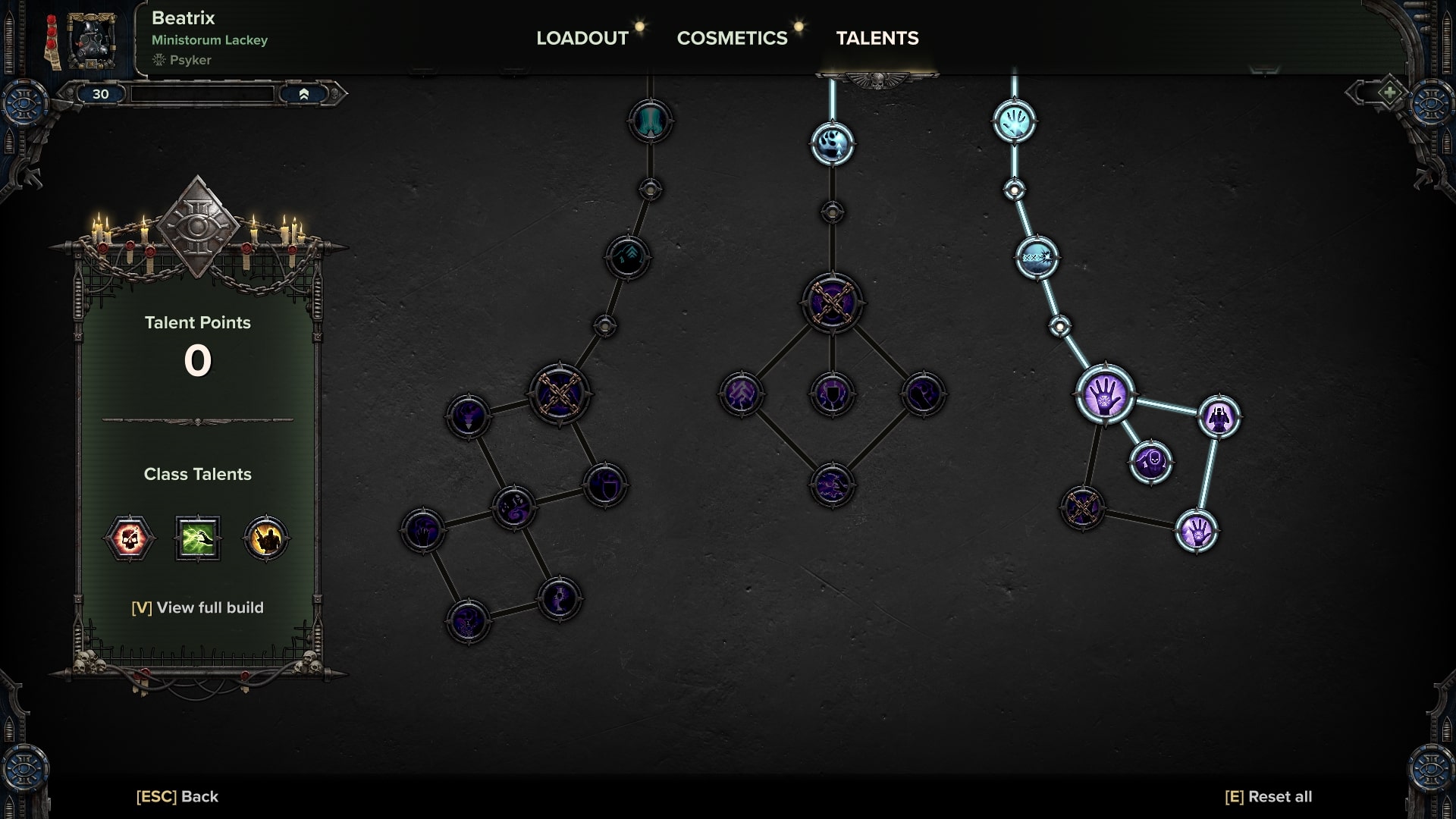Select the lightning burst talent node
Image resolution: width=1456 pixels, height=819 pixels.
[x=1037, y=258]
